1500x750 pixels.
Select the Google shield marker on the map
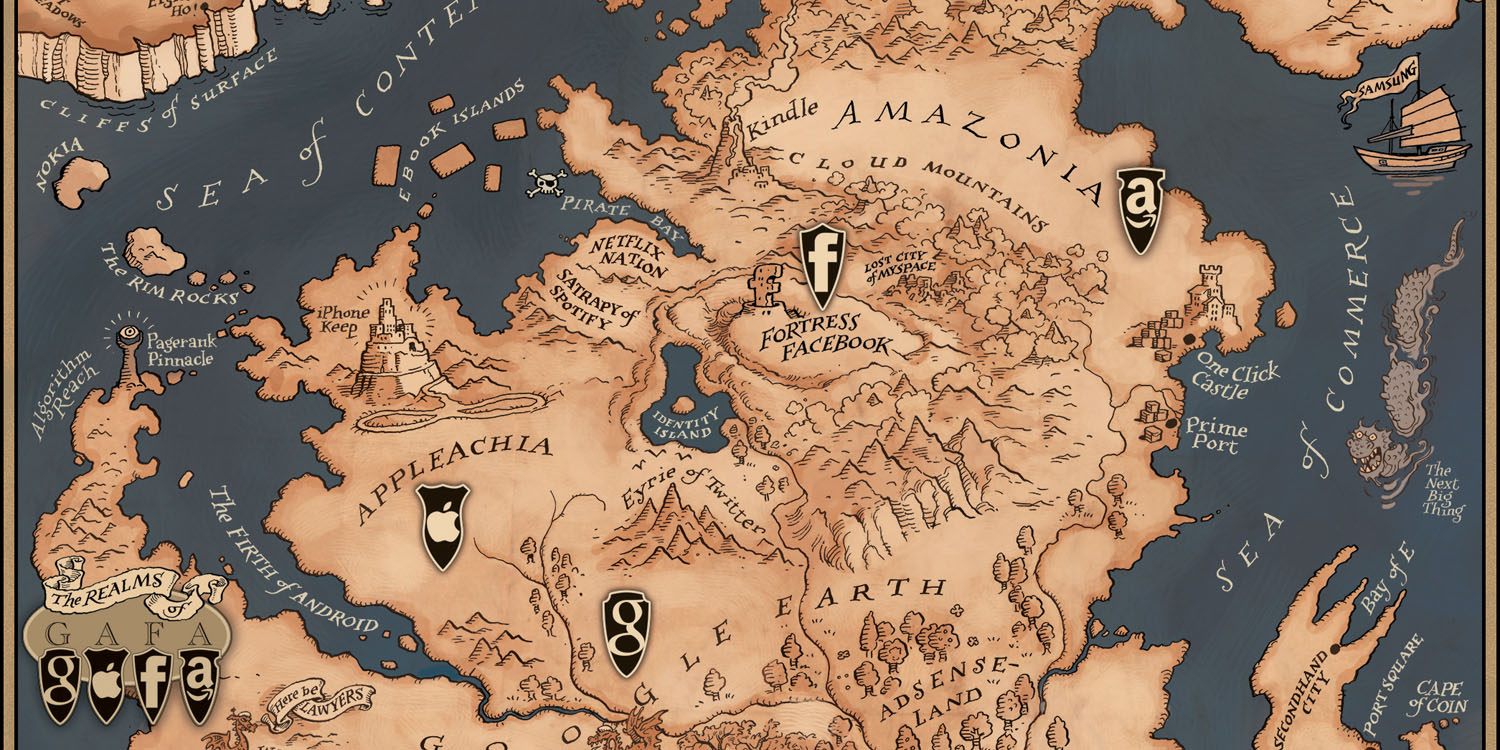click(x=626, y=631)
